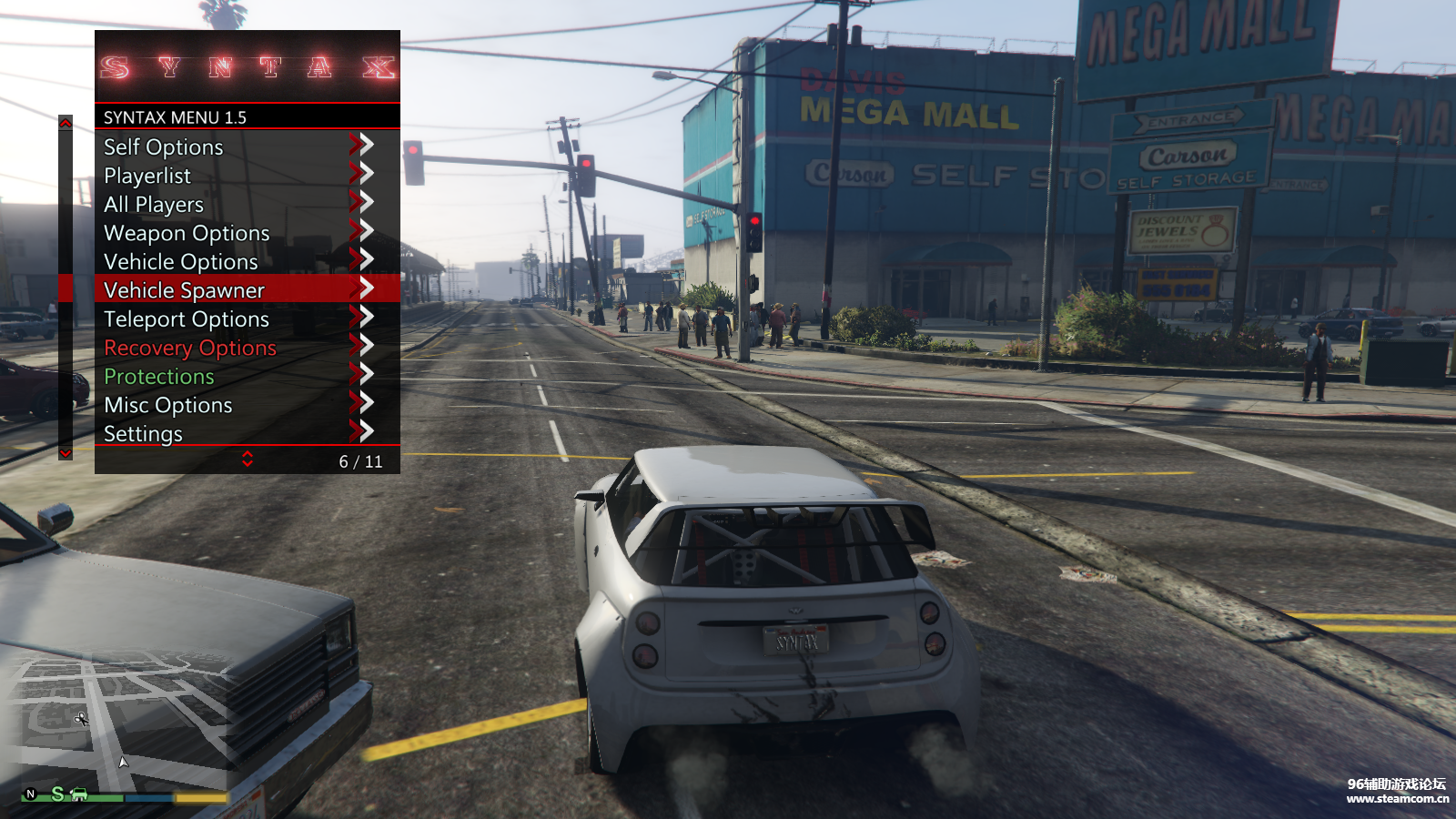The image size is (1456, 819).
Task: Click the up/down arrows in menu footer
Action: (248, 460)
